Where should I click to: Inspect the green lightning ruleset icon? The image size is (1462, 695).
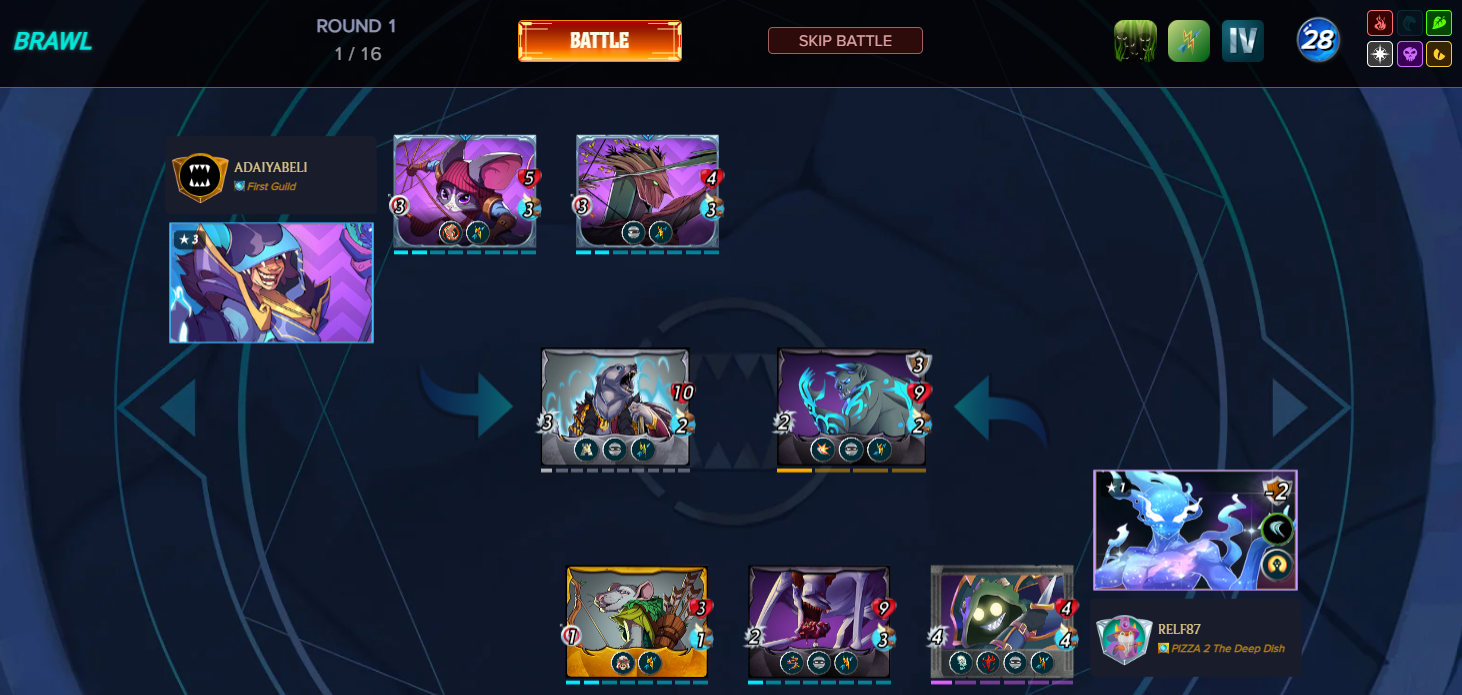click(1189, 41)
